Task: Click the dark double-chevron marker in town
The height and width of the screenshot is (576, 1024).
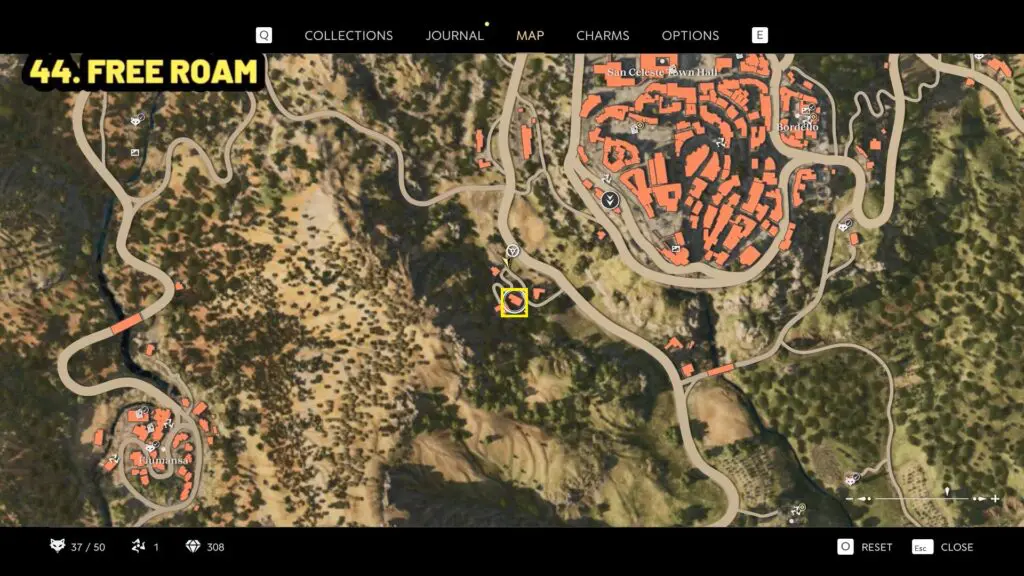Action: pyautogui.click(x=610, y=201)
